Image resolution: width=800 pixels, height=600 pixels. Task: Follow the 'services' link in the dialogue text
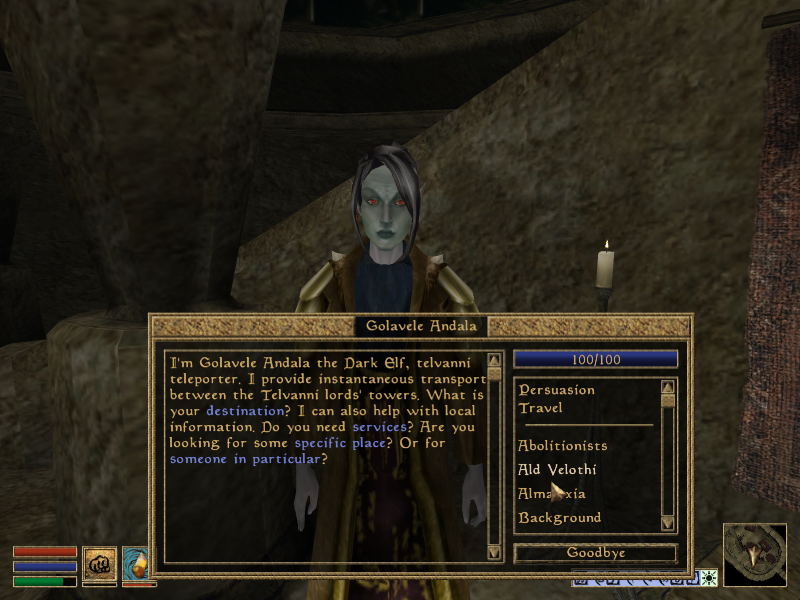[379, 427]
